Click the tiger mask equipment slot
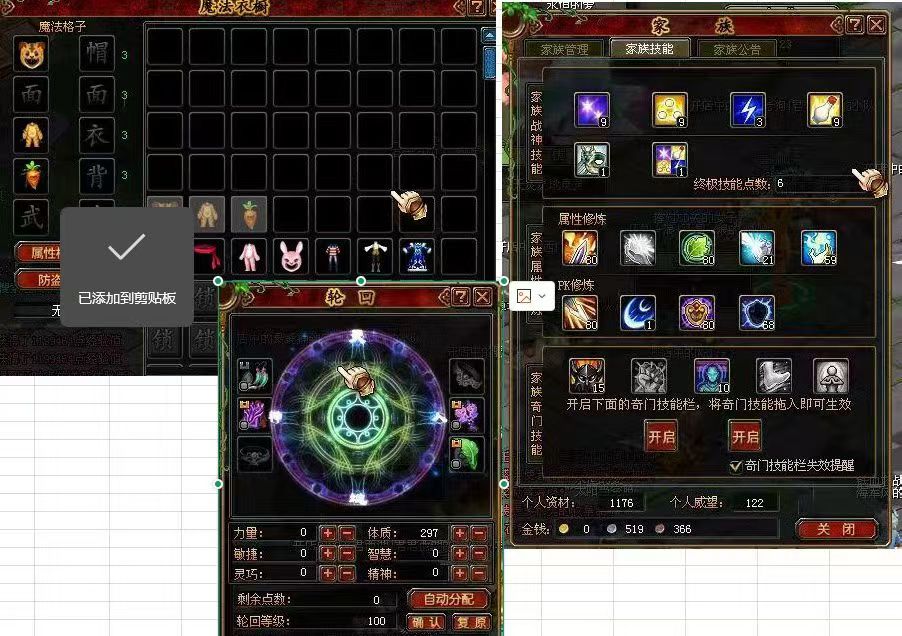 pyautogui.click(x=30, y=56)
